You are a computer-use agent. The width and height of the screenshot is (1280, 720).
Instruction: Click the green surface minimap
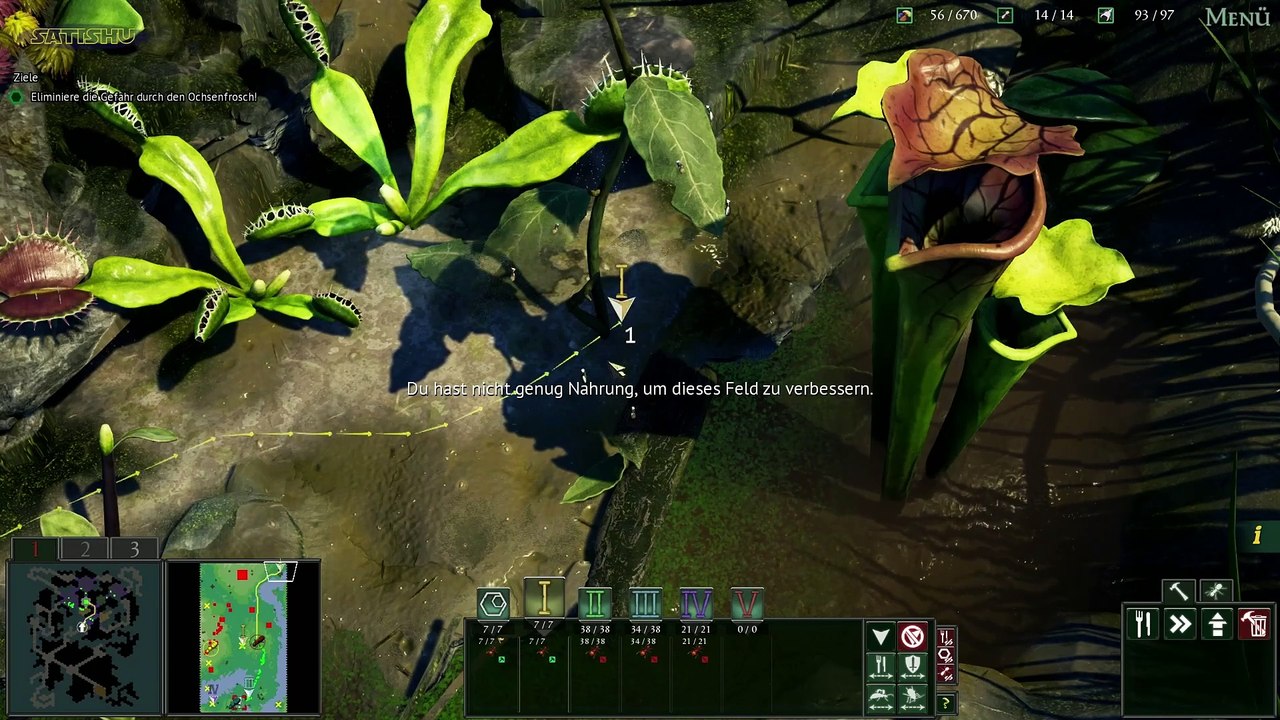[x=243, y=636]
